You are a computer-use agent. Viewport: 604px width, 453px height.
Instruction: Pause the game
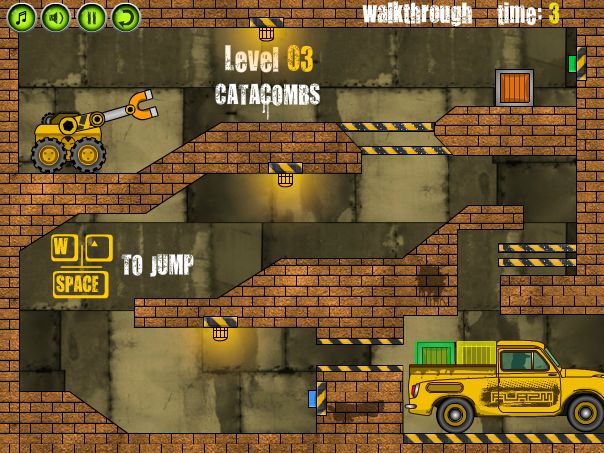(x=90, y=16)
